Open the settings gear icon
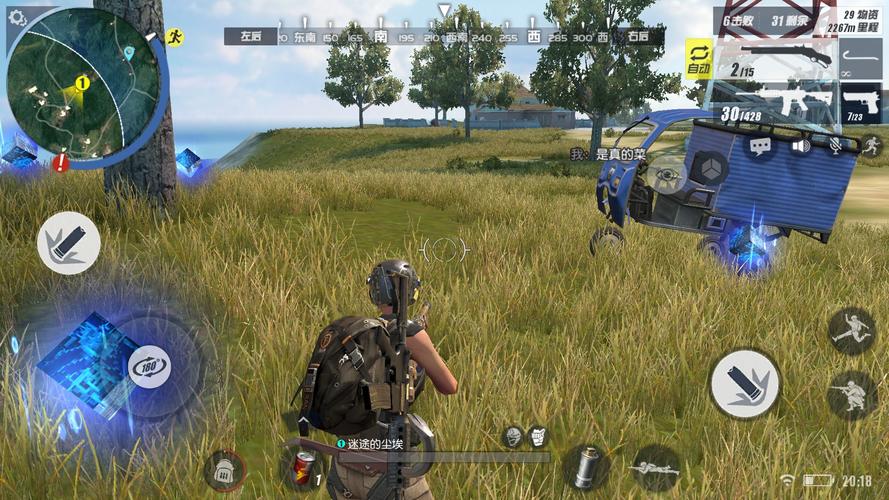 [x=17, y=17]
